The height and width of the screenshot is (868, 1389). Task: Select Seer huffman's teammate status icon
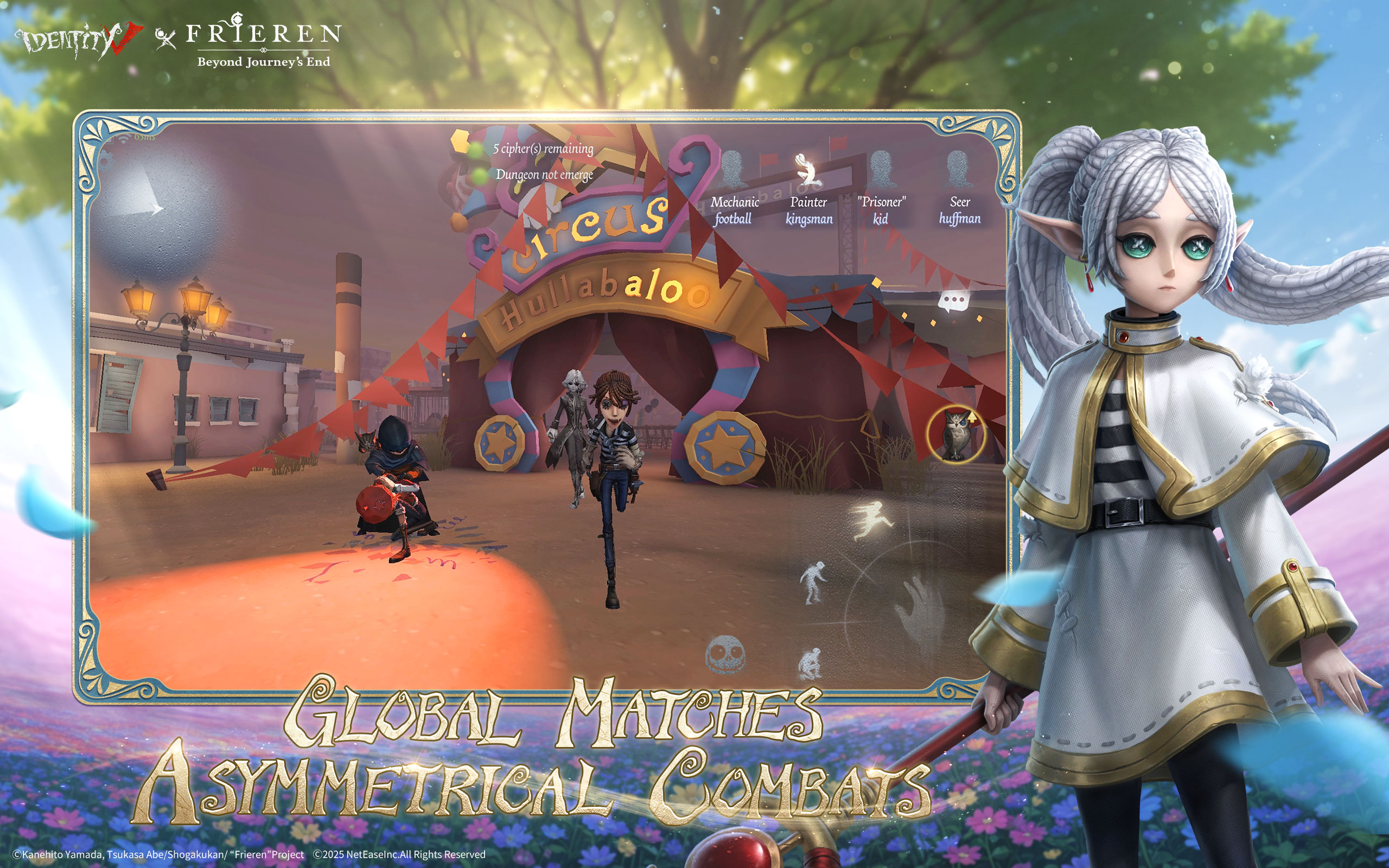958,170
